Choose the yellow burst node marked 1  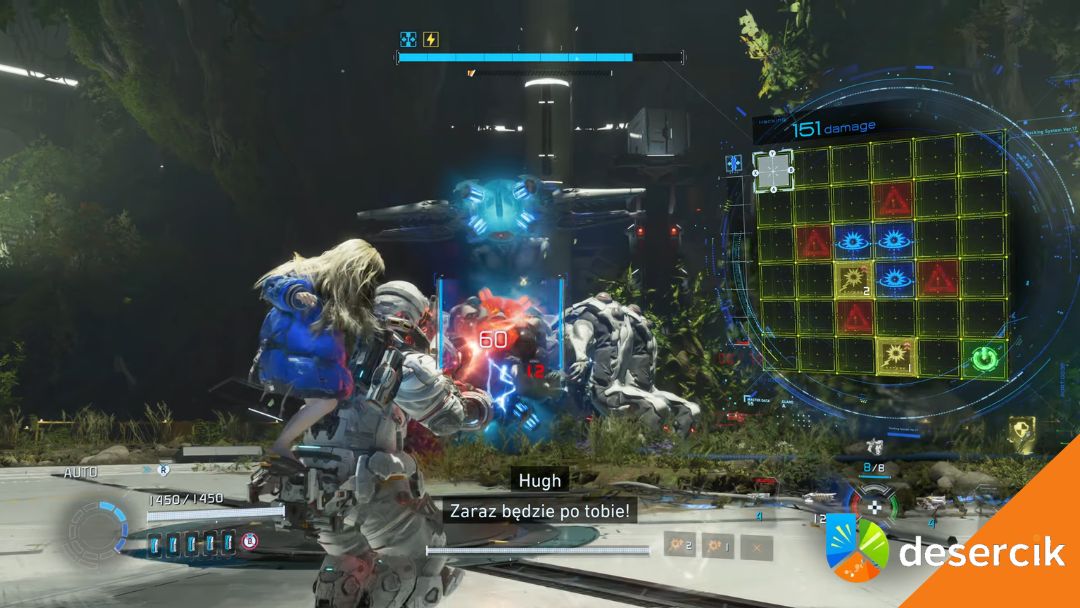pyautogui.click(x=893, y=355)
